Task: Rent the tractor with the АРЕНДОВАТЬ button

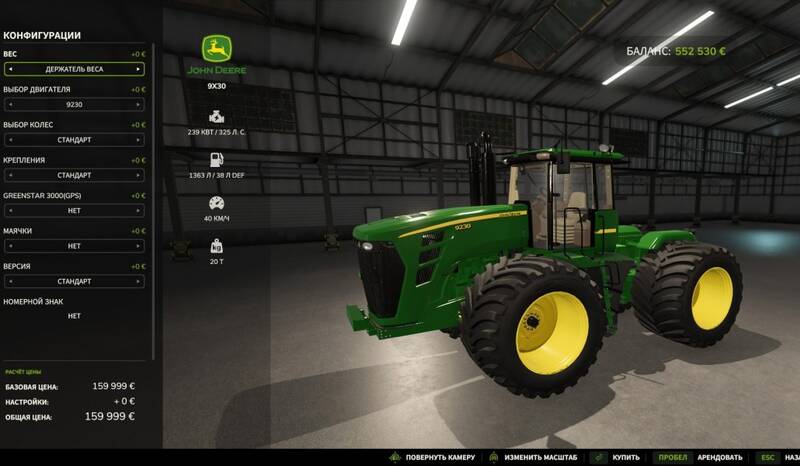Action: point(718,457)
